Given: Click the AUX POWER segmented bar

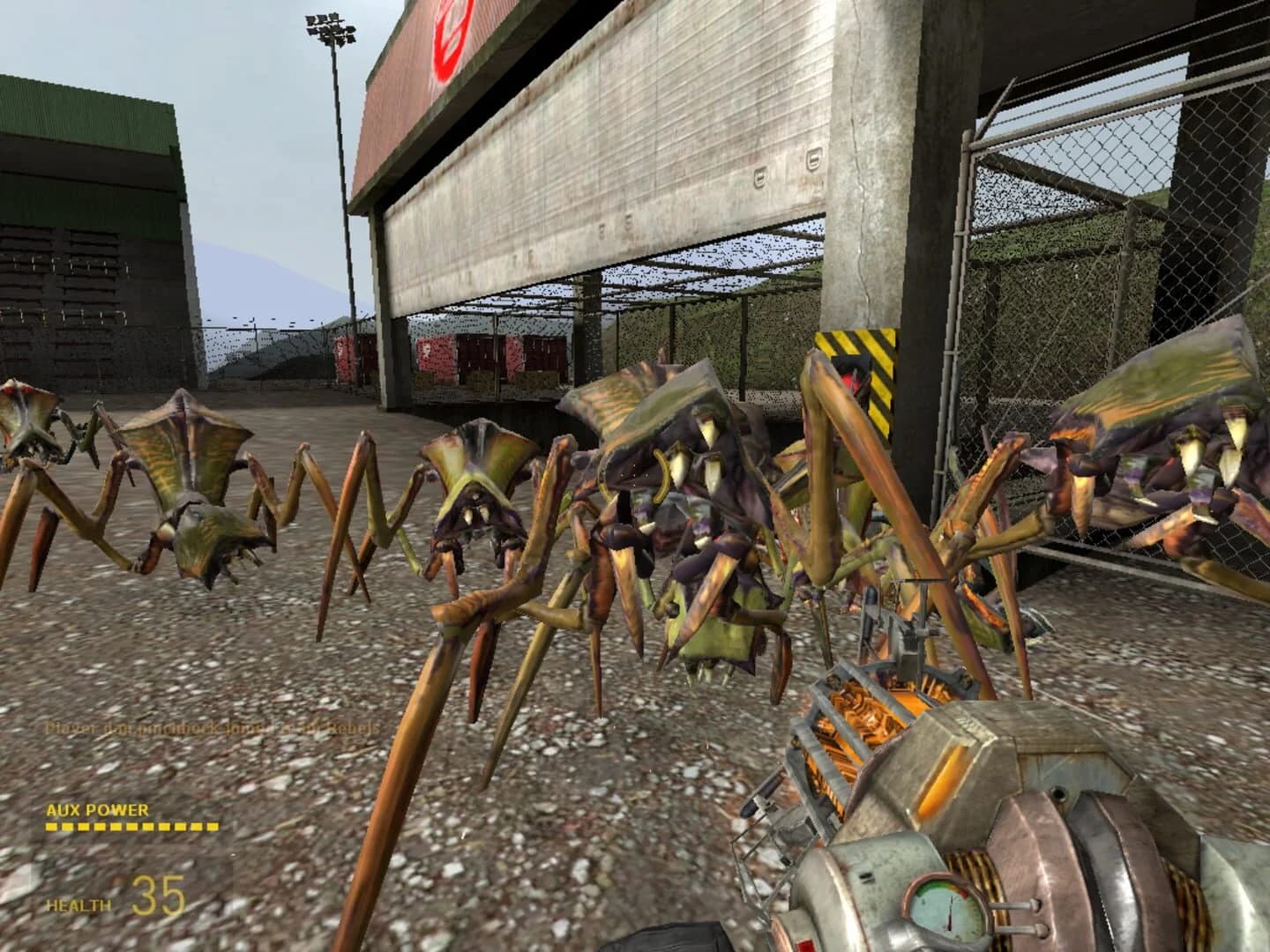Looking at the screenshot, I should point(132,827).
